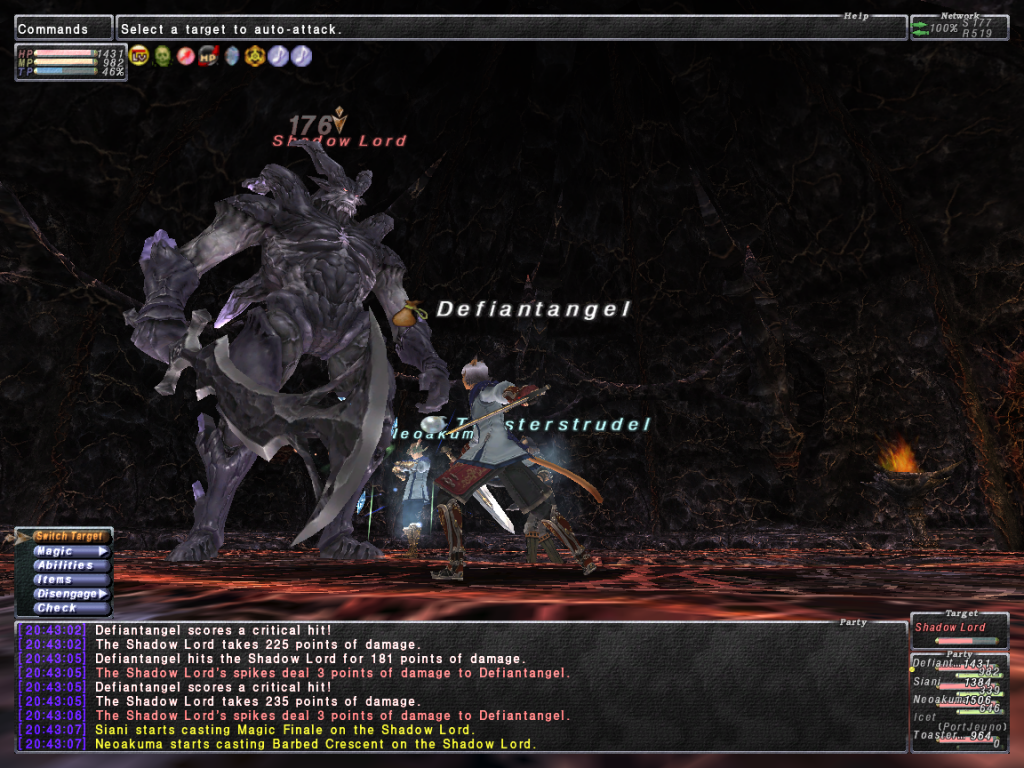Click the HP down status icon
The width and height of the screenshot is (1024, 768).
coord(208,56)
